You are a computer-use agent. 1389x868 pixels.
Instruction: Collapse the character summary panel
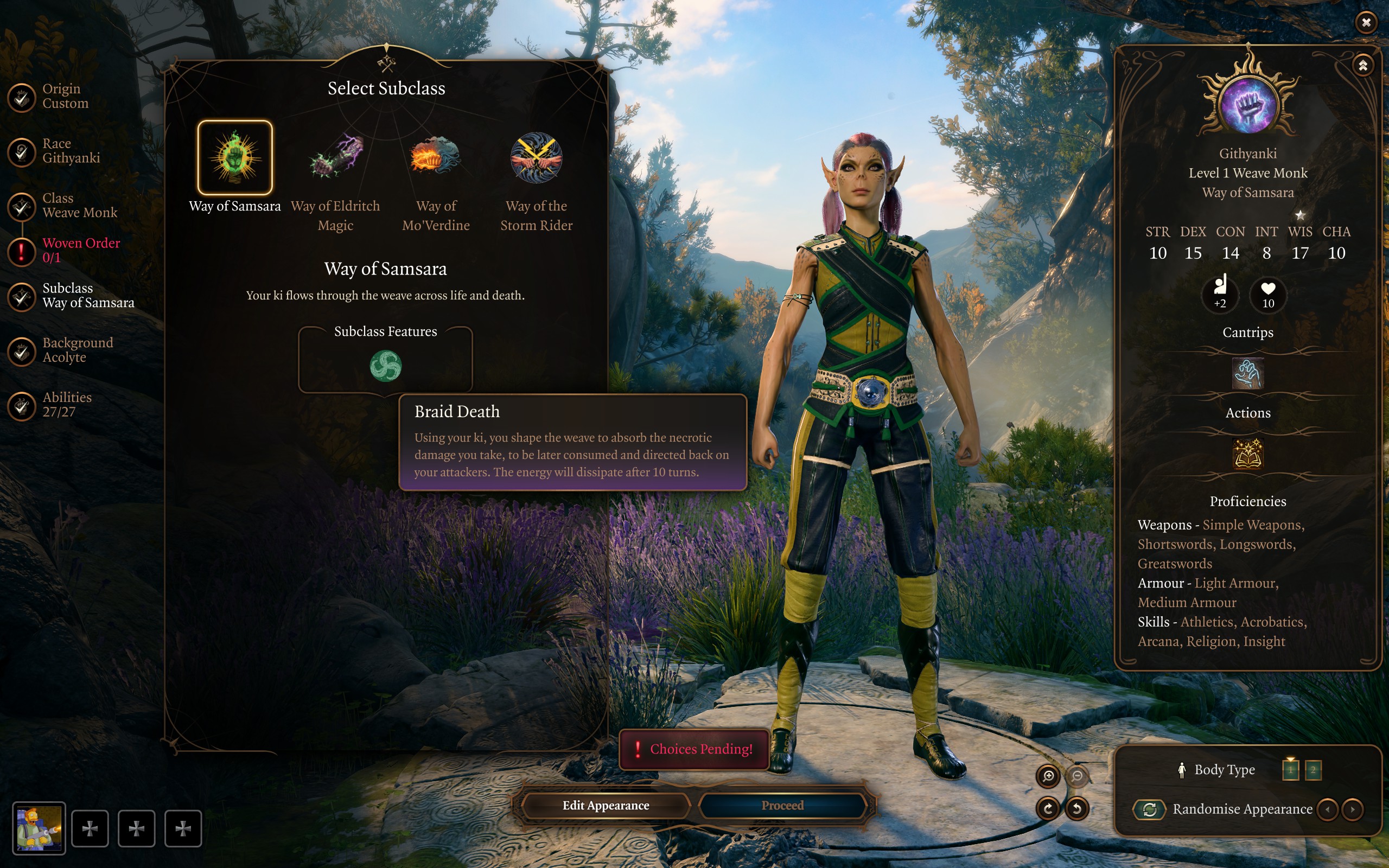coord(1363,66)
